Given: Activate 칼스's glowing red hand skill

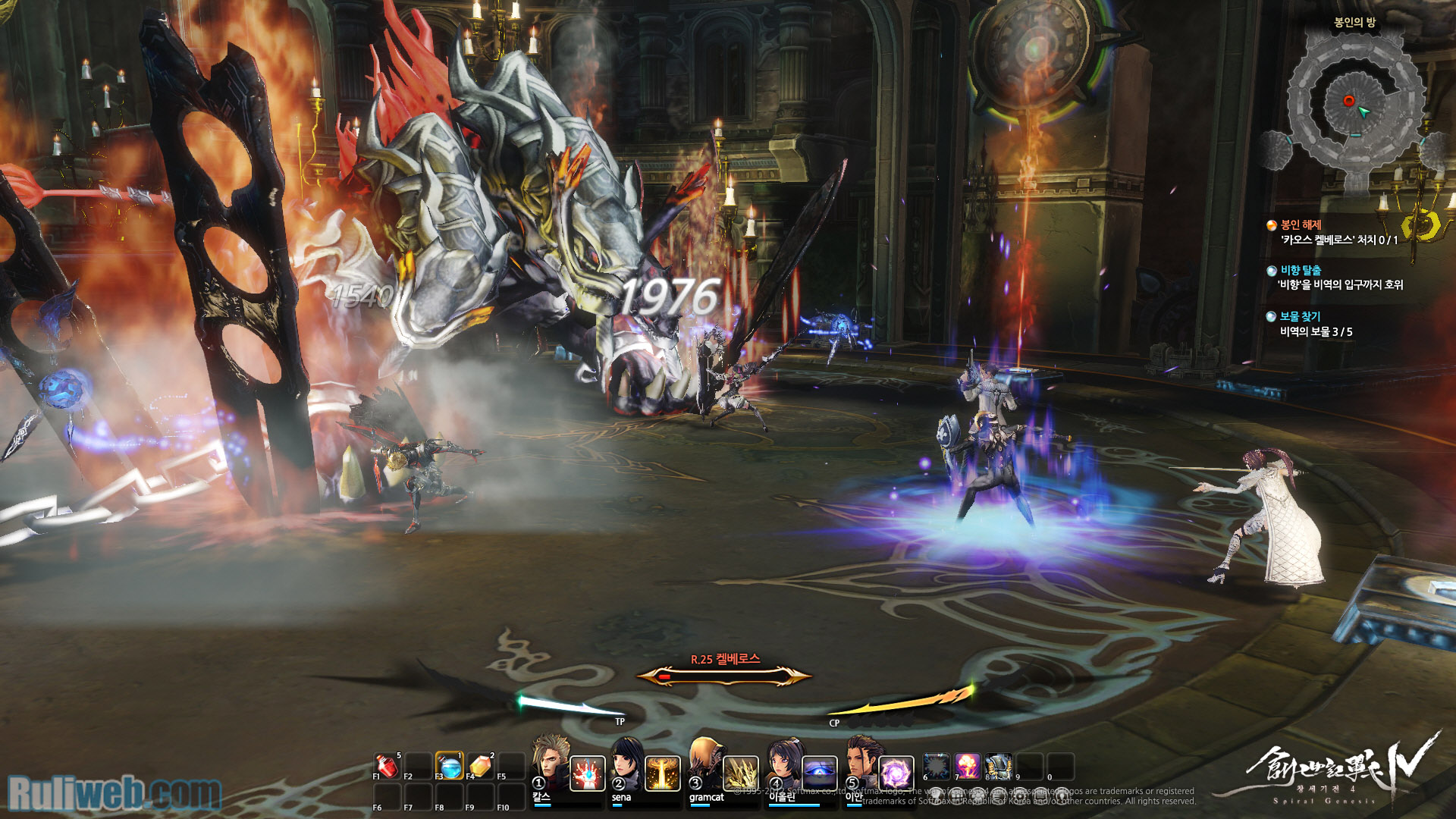Looking at the screenshot, I should [x=587, y=773].
